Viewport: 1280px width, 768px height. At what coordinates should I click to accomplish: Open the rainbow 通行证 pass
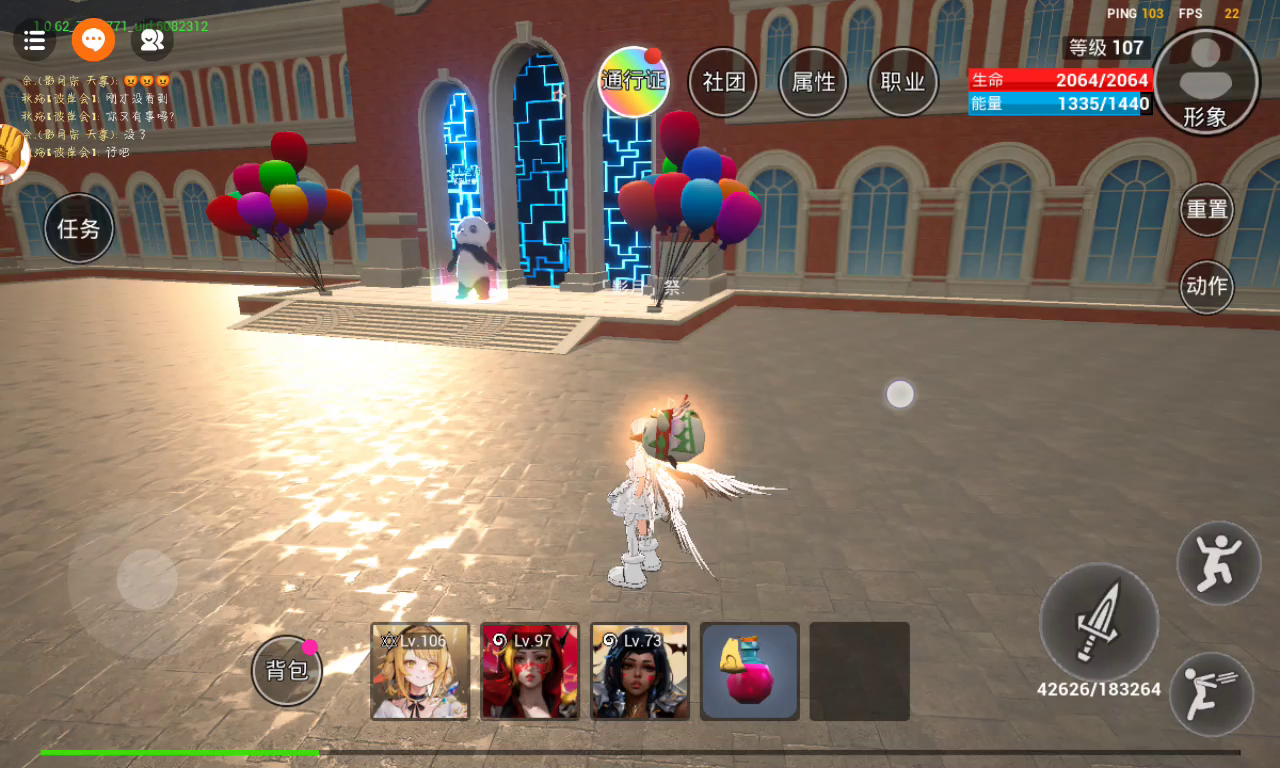[x=633, y=82]
